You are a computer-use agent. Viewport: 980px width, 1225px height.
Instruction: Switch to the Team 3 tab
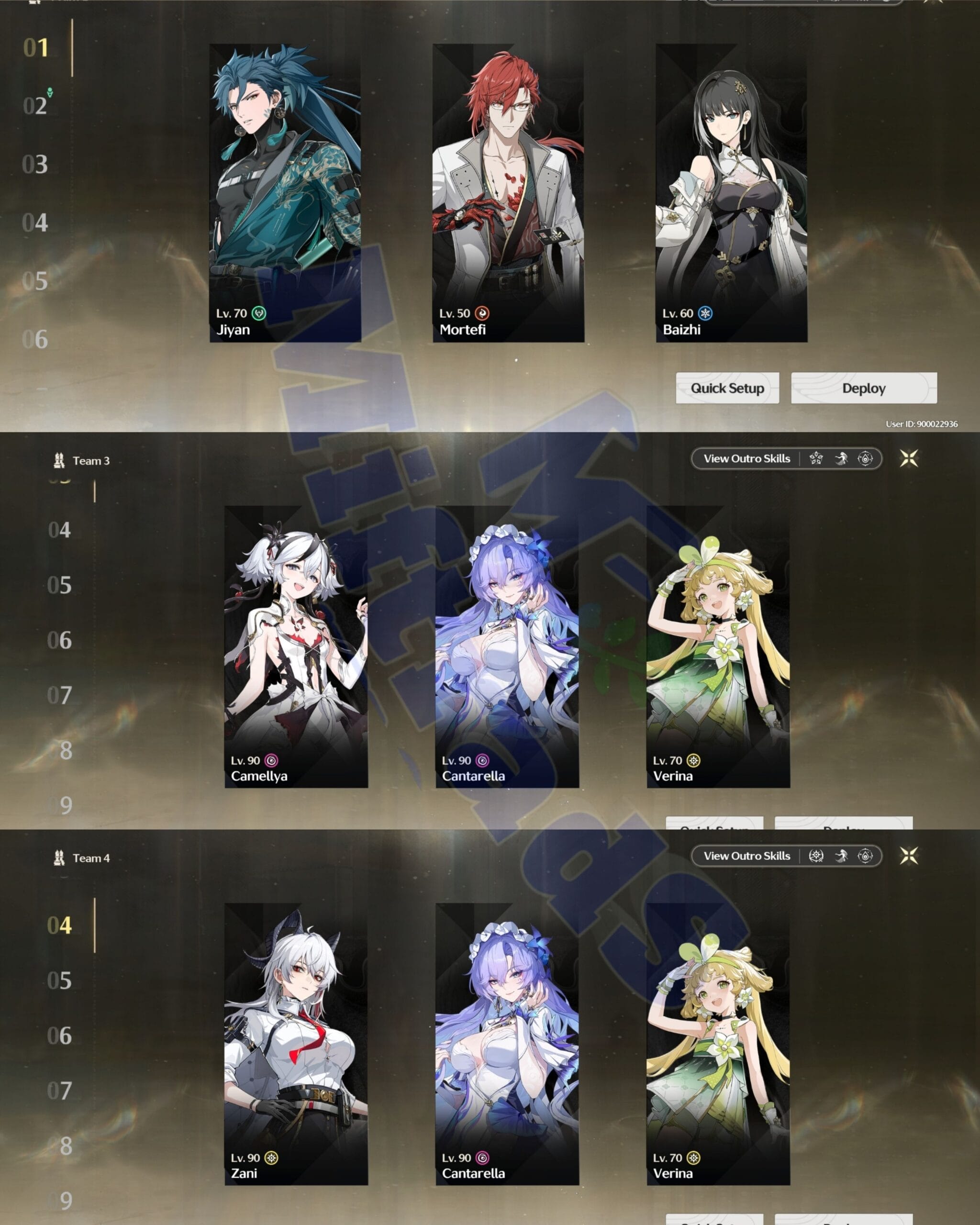click(91, 461)
